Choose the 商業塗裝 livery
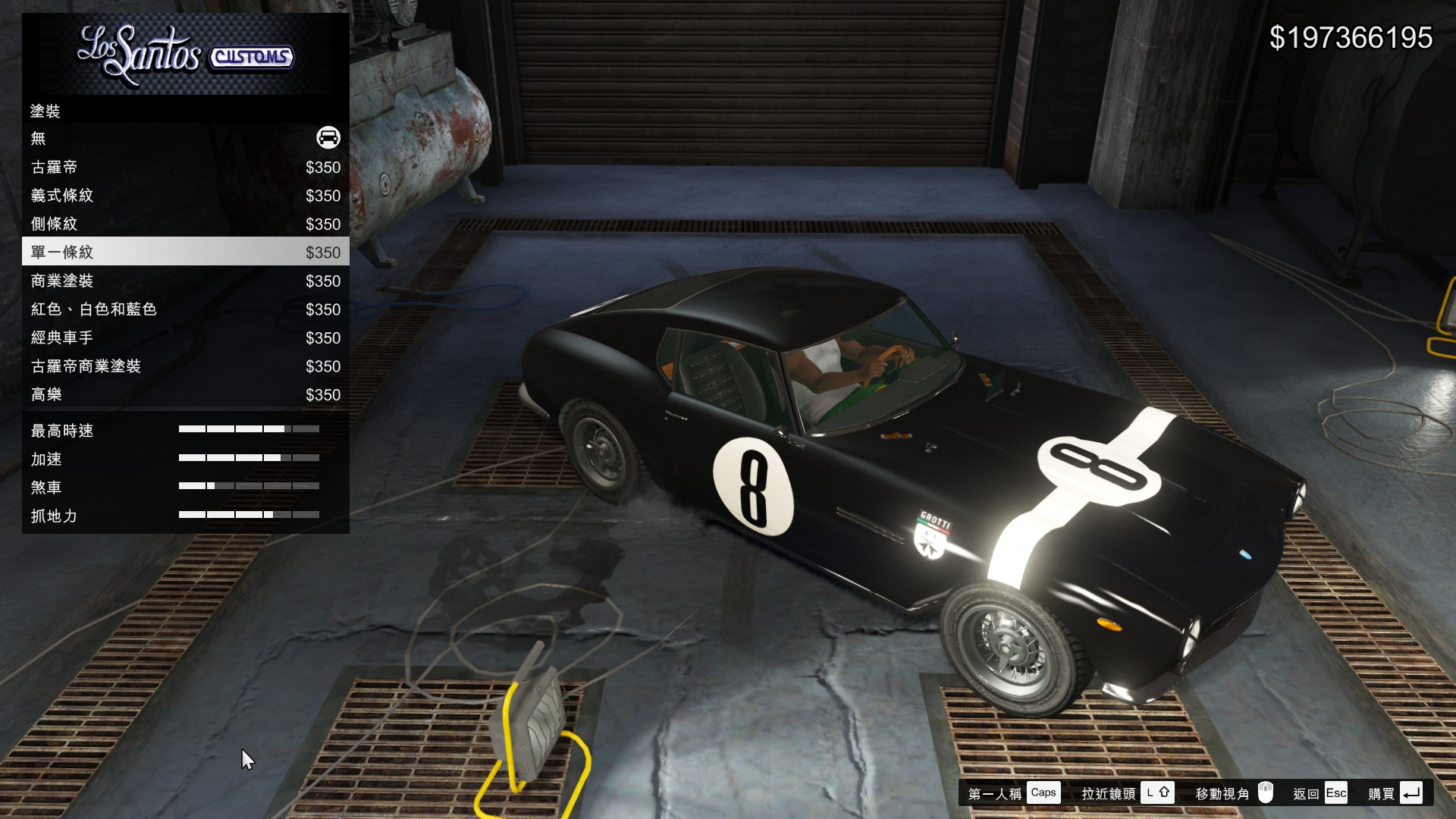 coord(185,281)
